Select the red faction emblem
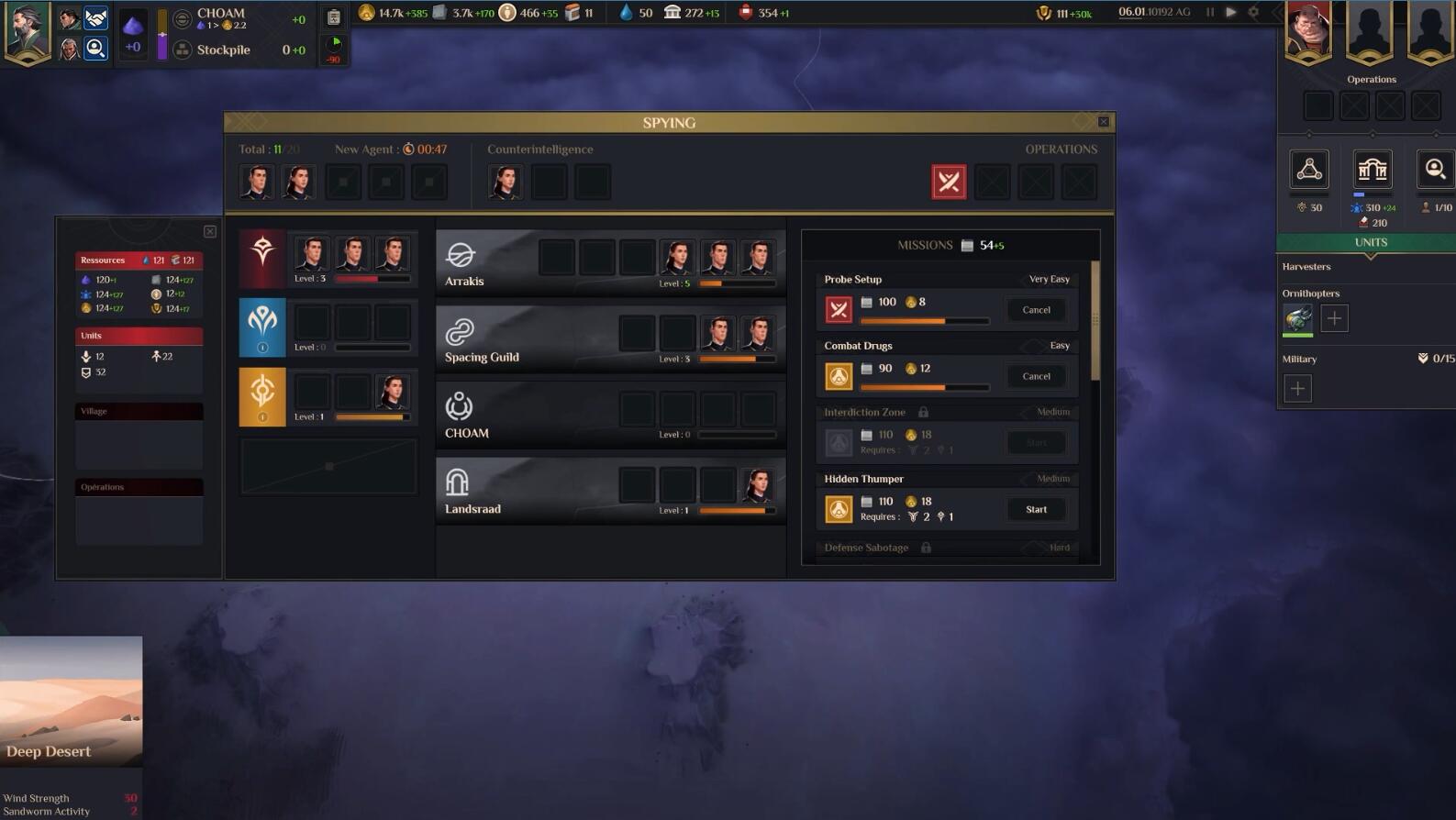 [x=262, y=259]
